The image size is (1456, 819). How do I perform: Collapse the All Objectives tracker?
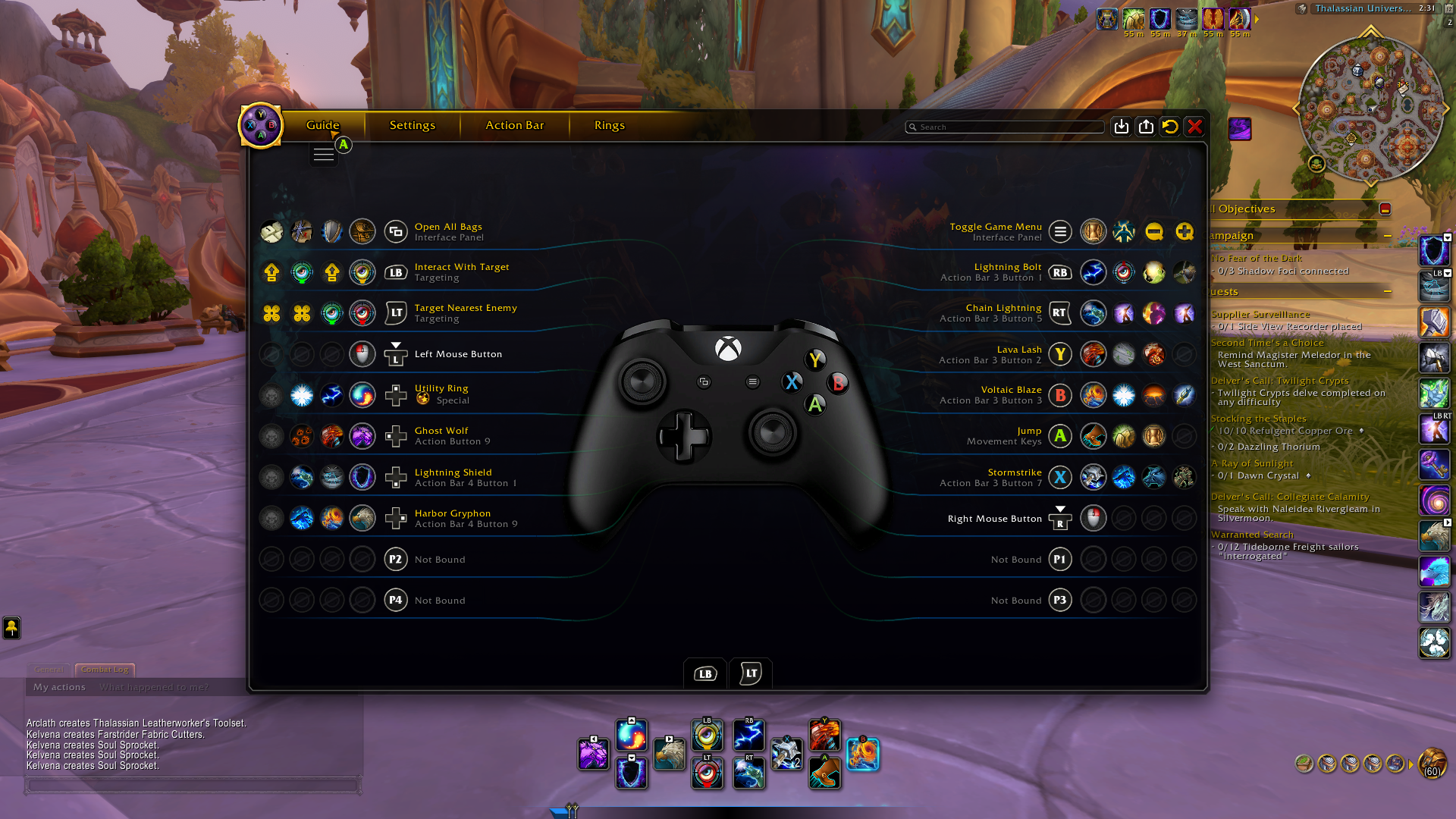(x=1385, y=209)
